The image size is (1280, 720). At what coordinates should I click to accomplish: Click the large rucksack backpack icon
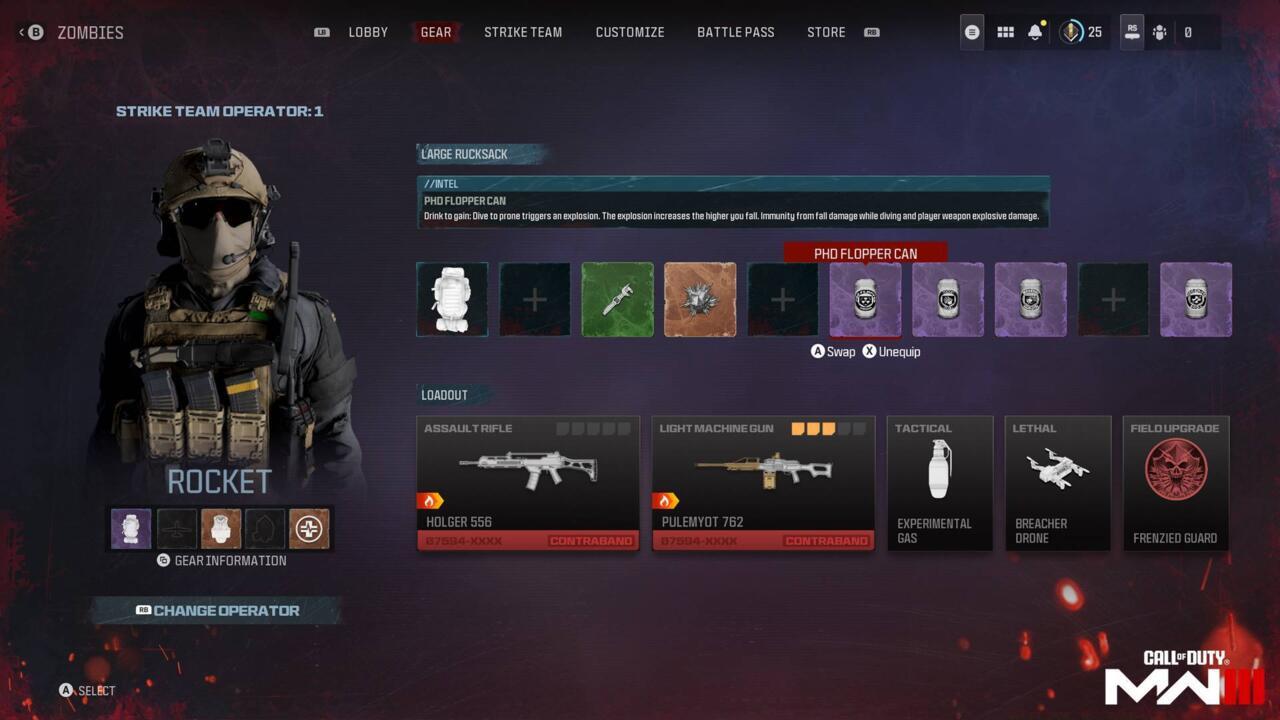pos(451,299)
